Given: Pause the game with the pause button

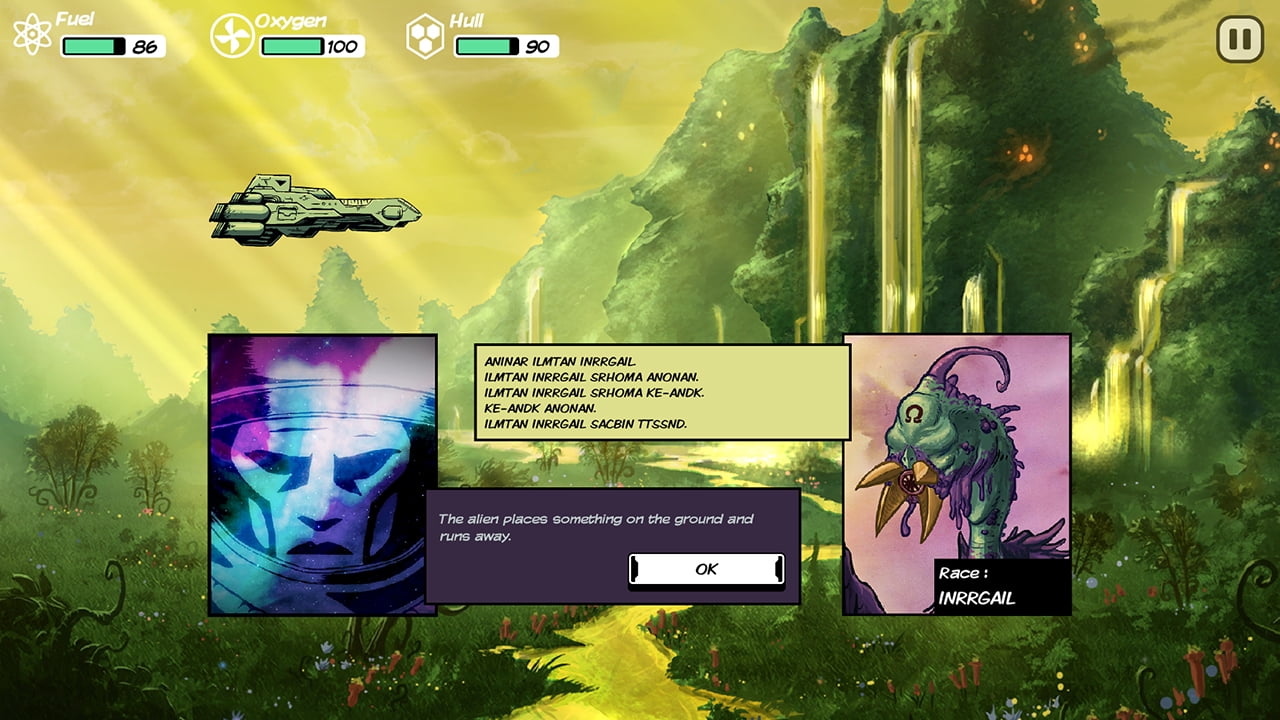Looking at the screenshot, I should click(x=1239, y=39).
